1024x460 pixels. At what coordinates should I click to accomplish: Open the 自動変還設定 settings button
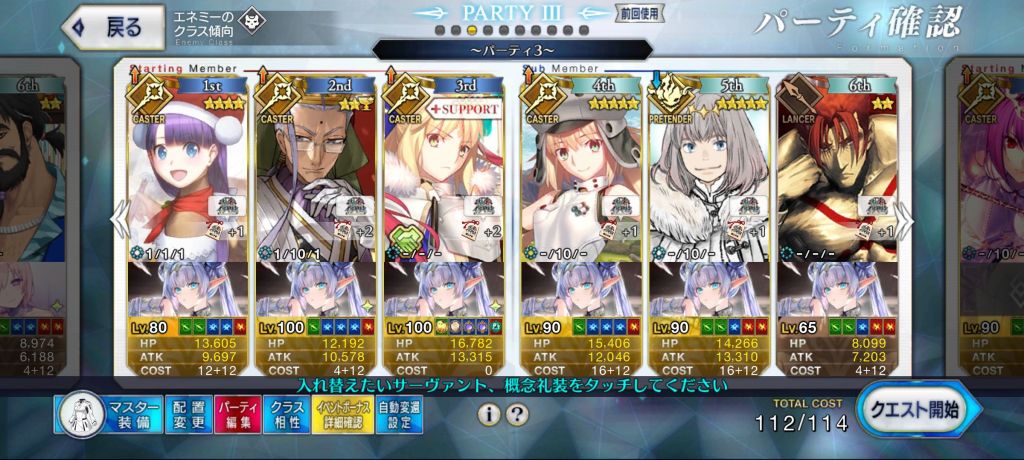398,413
